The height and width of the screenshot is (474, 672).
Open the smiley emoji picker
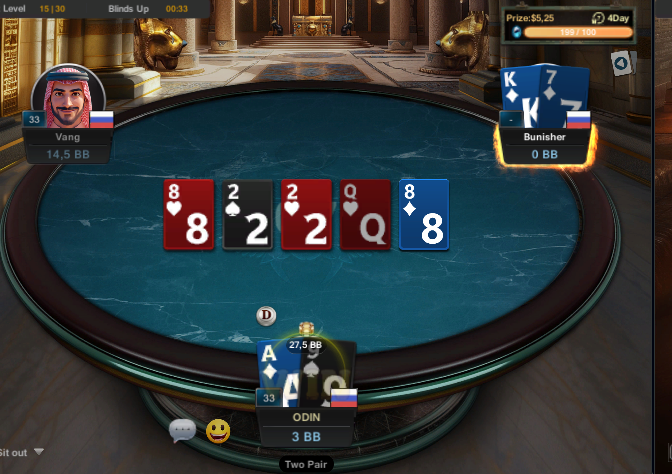coord(218,431)
